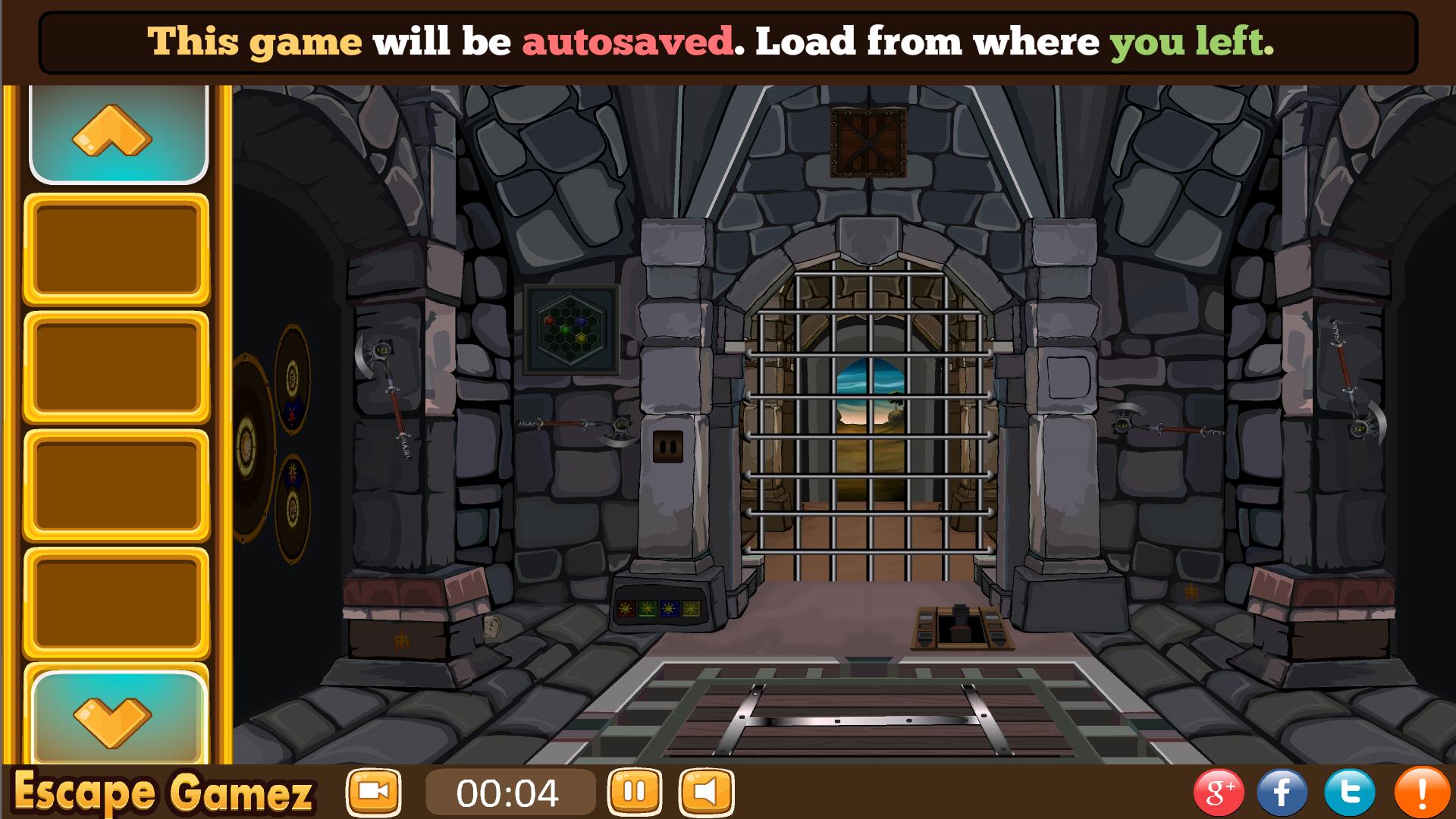Mute the game sound with the speaker button
Viewport: 1456px width, 819px height.
pyautogui.click(x=704, y=791)
